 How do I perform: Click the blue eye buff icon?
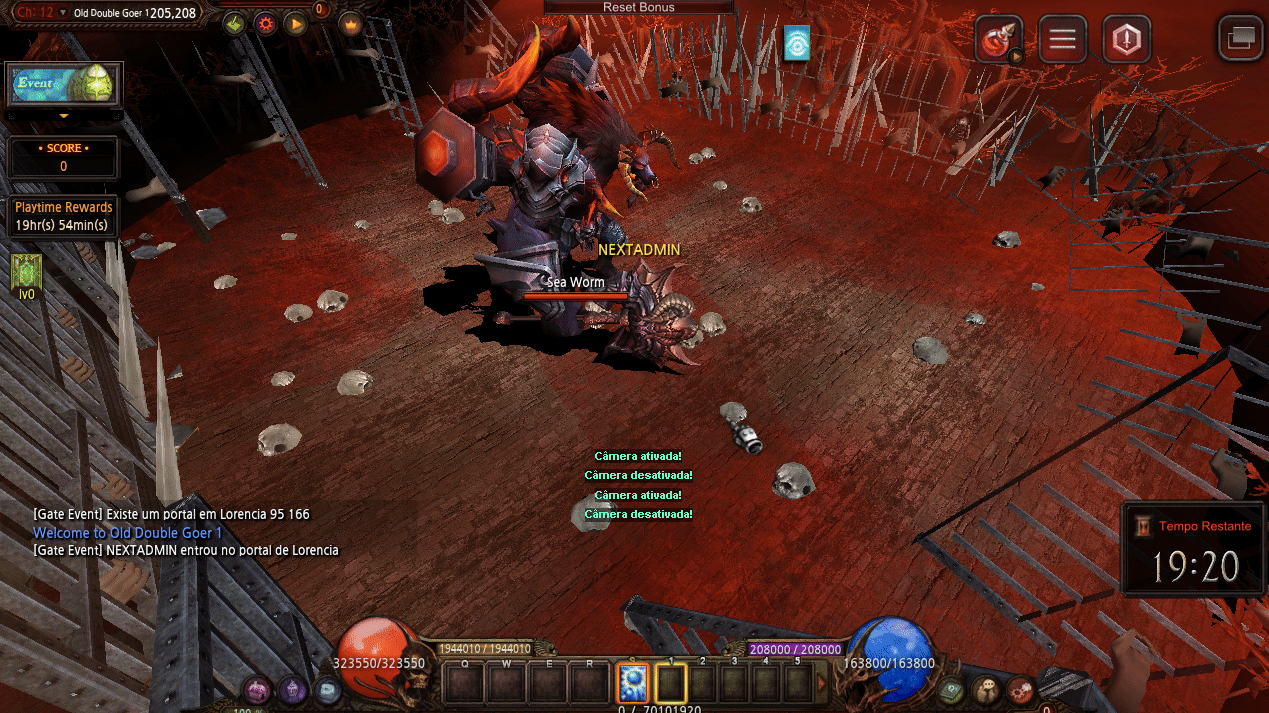coord(796,43)
